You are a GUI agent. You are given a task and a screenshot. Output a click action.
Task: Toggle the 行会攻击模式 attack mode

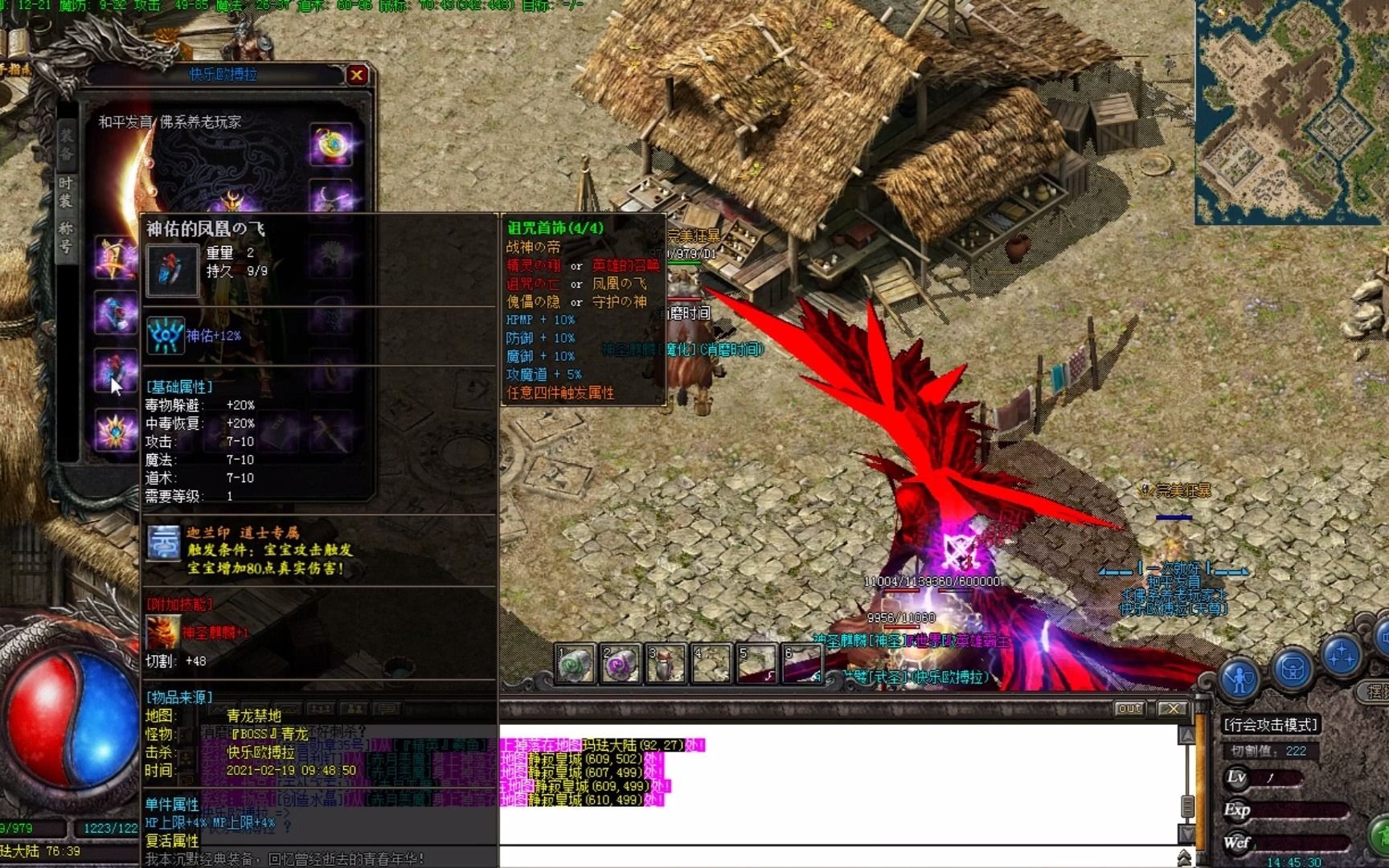(1270, 724)
